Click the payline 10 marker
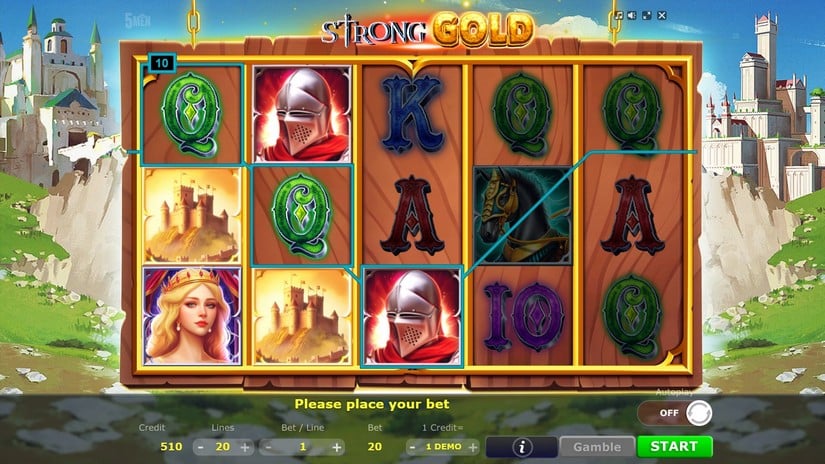The width and height of the screenshot is (825, 464). click(x=161, y=63)
